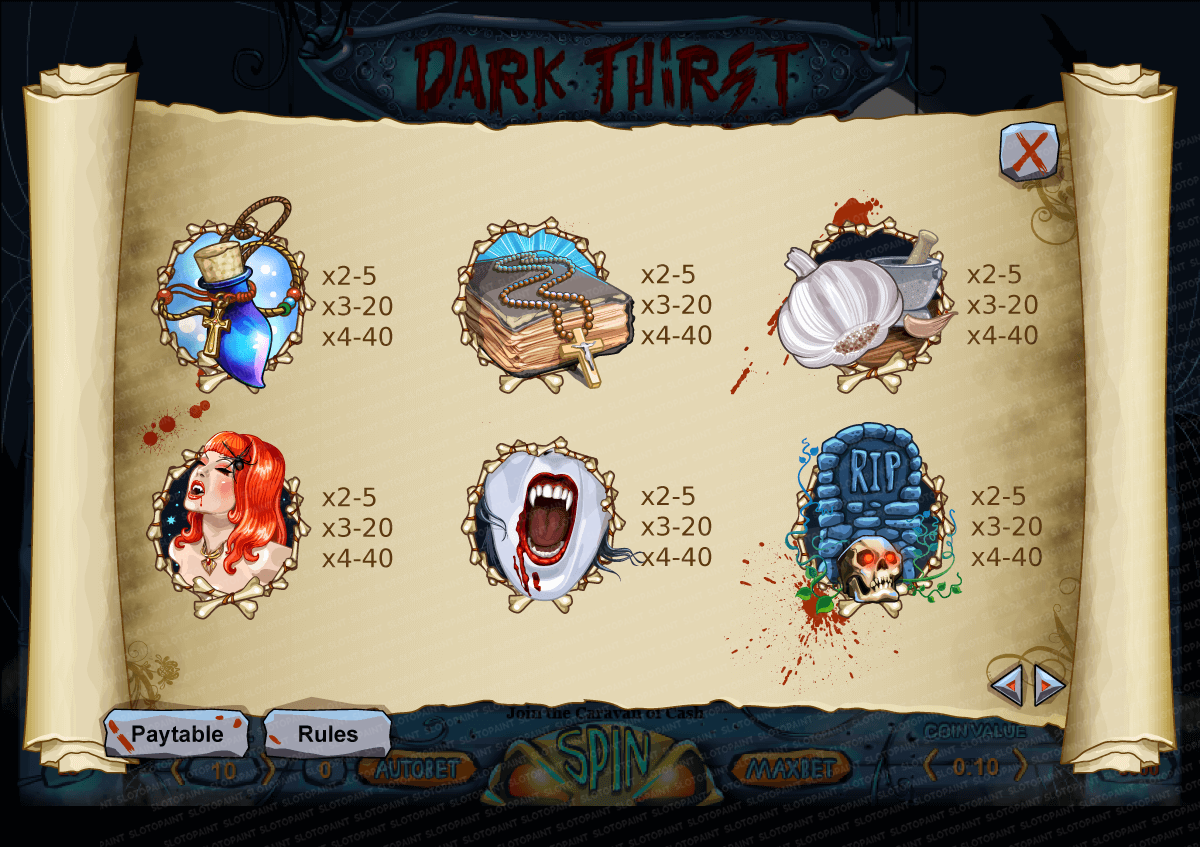The width and height of the screenshot is (1200, 847).
Task: Open the Paytable tab
Action: point(177,734)
